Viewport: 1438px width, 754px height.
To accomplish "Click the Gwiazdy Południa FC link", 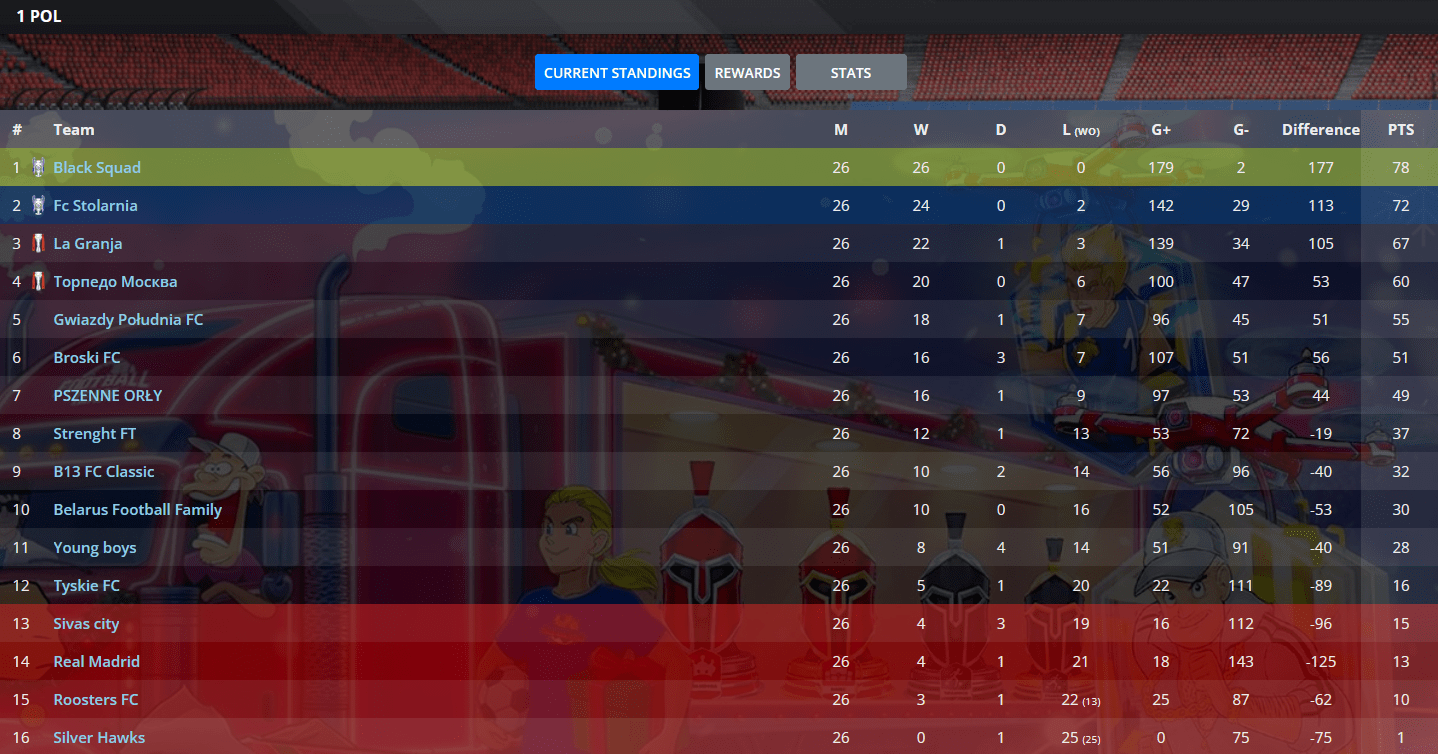I will 128,320.
